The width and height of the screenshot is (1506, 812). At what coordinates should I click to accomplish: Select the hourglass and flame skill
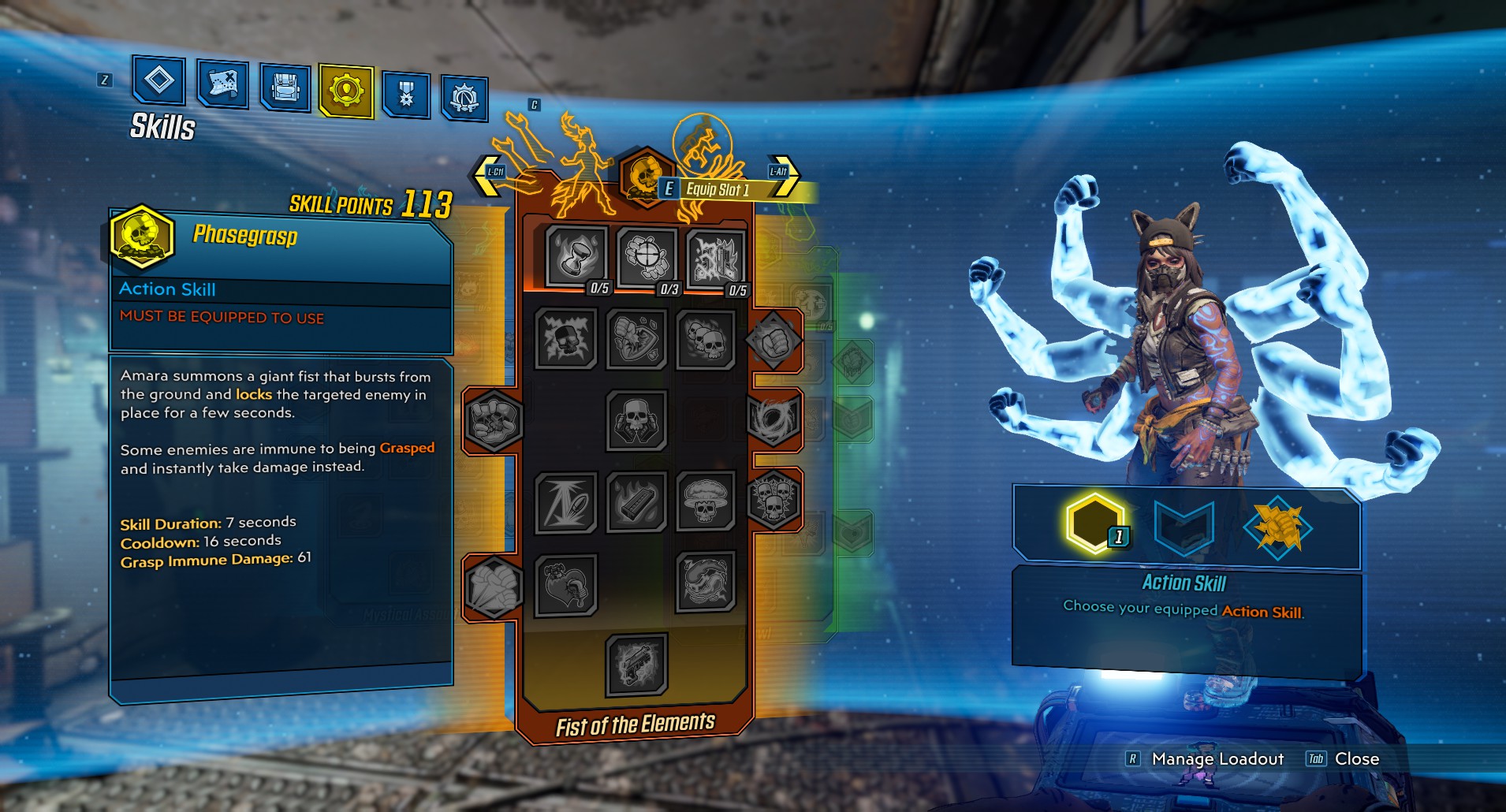point(576,255)
